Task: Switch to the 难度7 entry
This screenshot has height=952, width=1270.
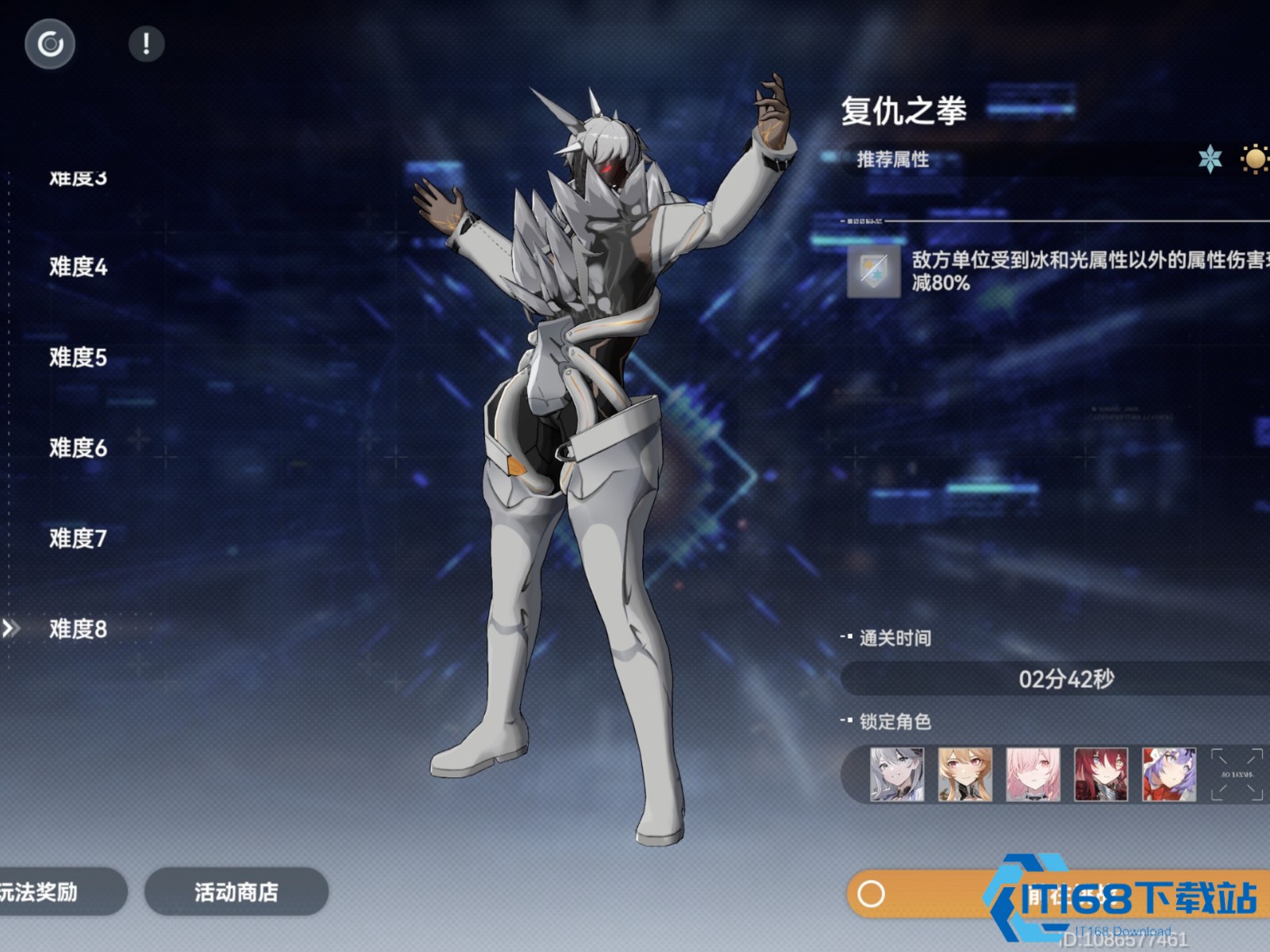Action: (77, 537)
